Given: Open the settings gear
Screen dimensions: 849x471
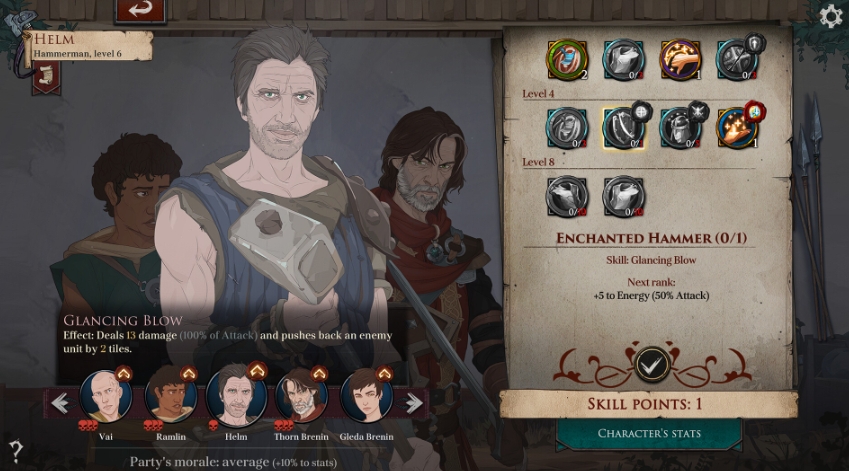Looking at the screenshot, I should coord(830,16).
